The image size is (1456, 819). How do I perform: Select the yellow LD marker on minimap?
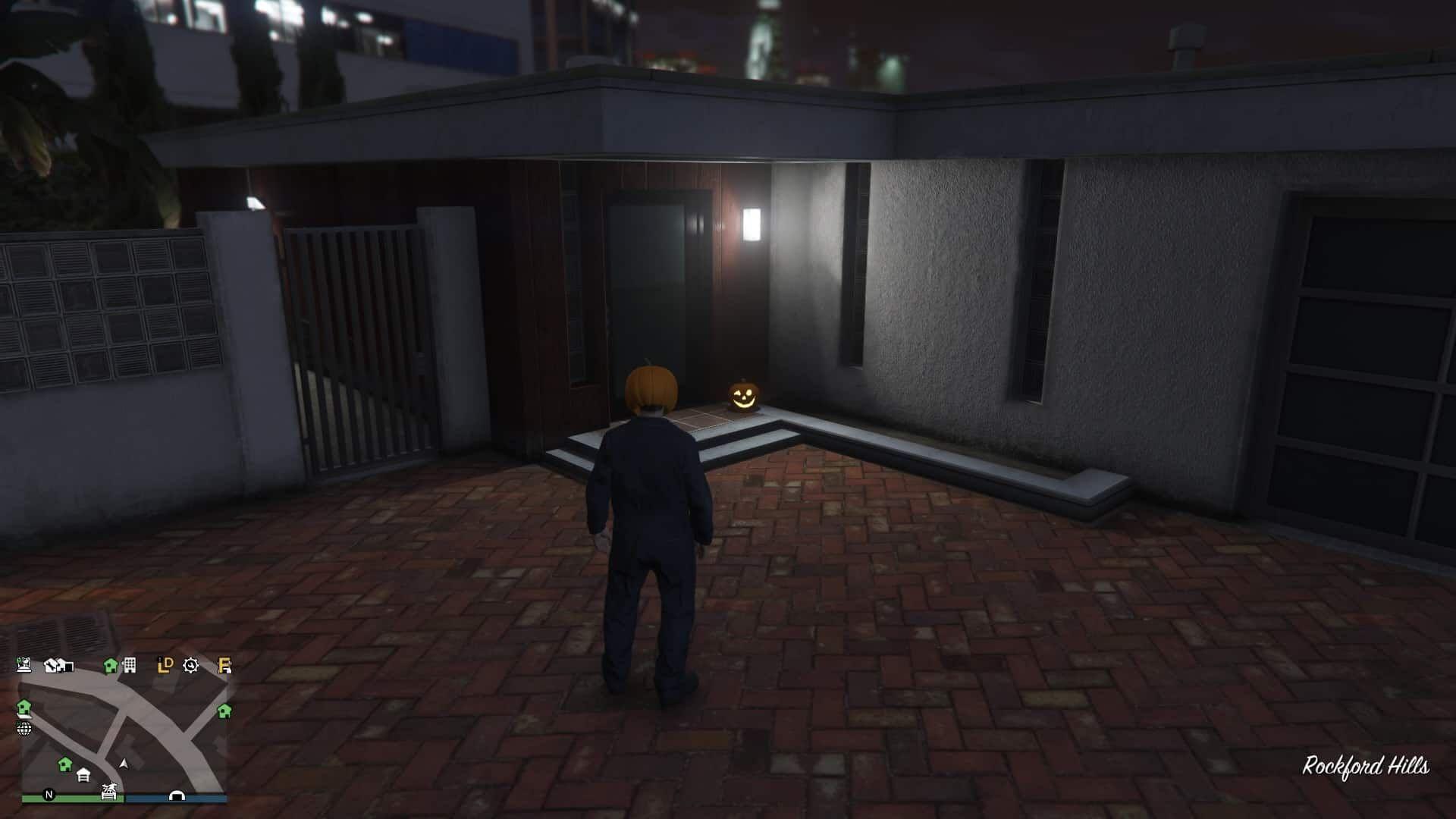(x=165, y=665)
